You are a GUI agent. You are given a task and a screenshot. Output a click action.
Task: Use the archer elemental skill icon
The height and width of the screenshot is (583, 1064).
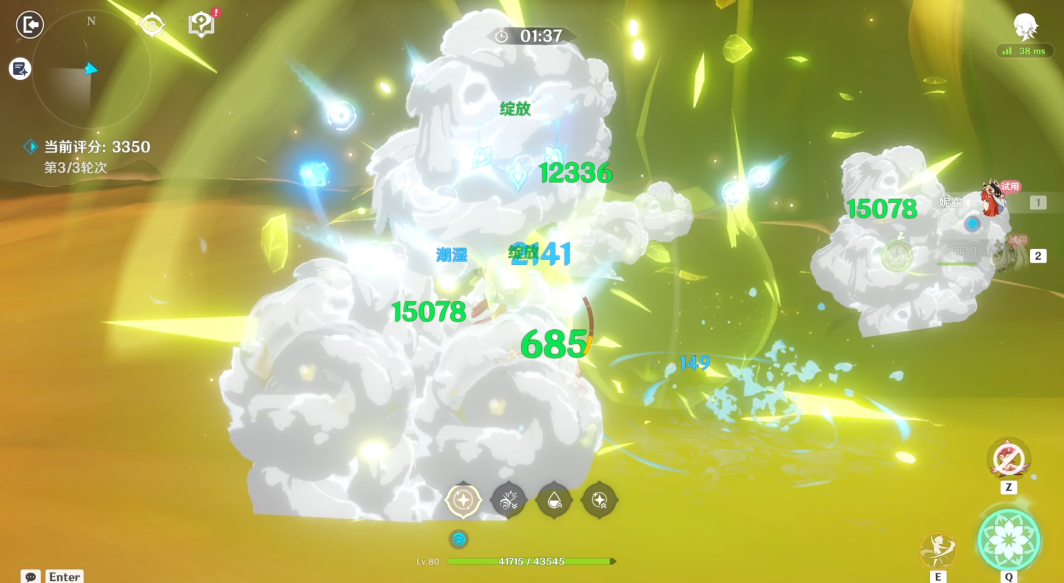click(938, 549)
